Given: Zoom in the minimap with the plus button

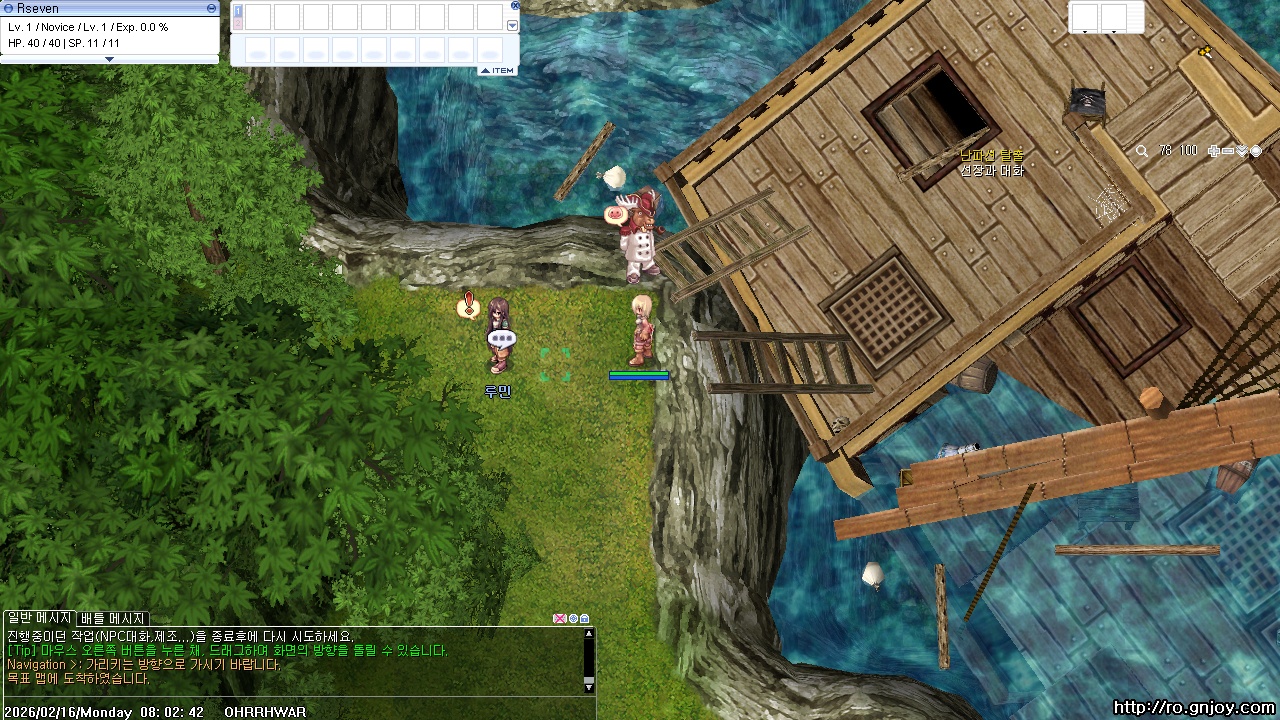Looking at the screenshot, I should [x=1214, y=151].
